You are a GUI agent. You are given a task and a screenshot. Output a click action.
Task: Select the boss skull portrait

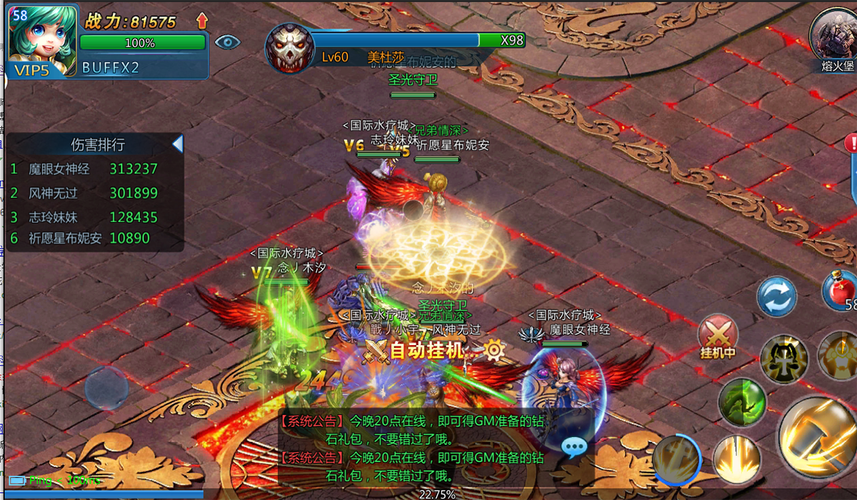[288, 47]
